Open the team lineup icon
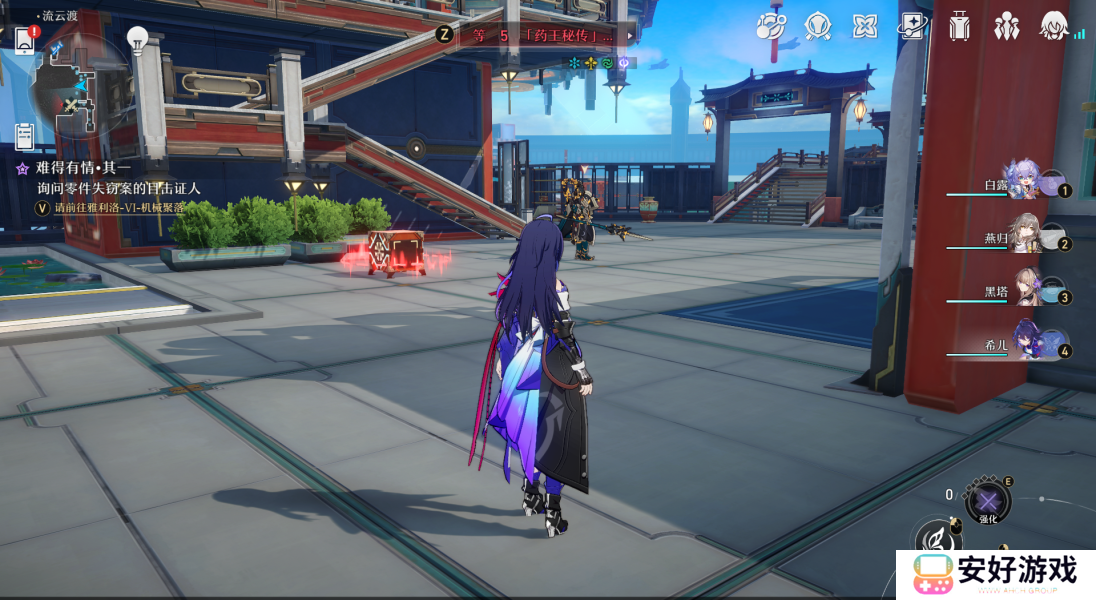Image resolution: width=1096 pixels, height=600 pixels. (x=1005, y=26)
